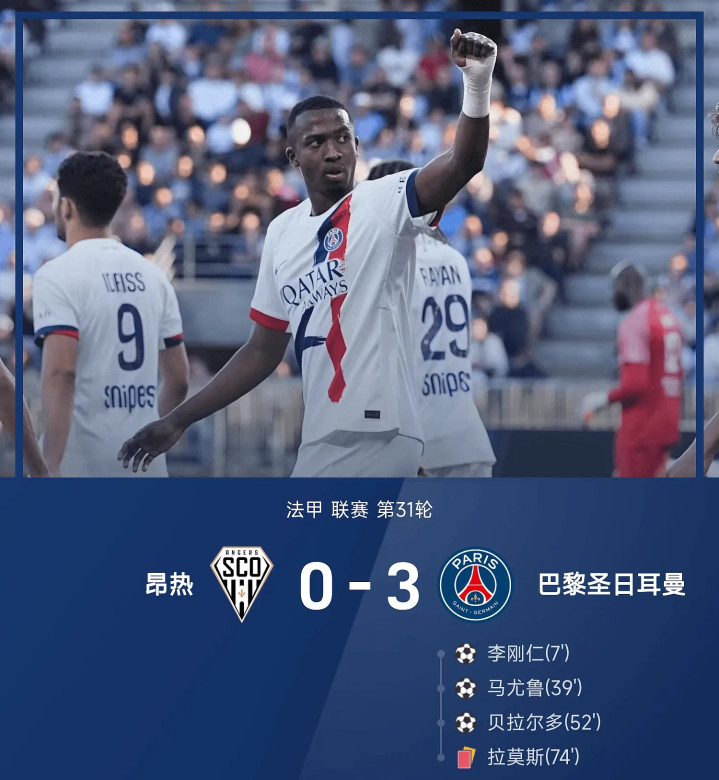Select the 昂热 team name
Viewport: 719px width, 780px height.
point(169,585)
